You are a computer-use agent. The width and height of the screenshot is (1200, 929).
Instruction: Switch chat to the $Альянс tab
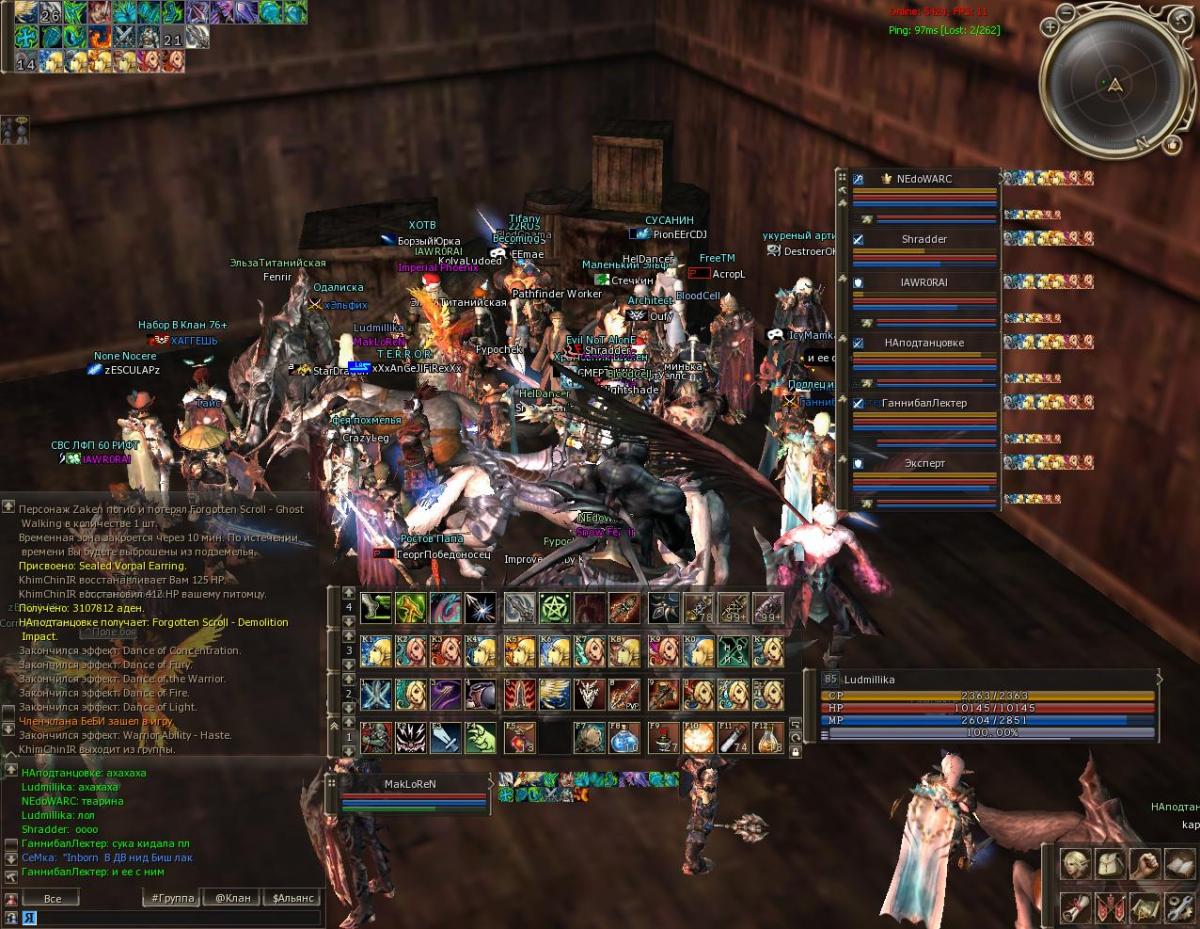[294, 898]
